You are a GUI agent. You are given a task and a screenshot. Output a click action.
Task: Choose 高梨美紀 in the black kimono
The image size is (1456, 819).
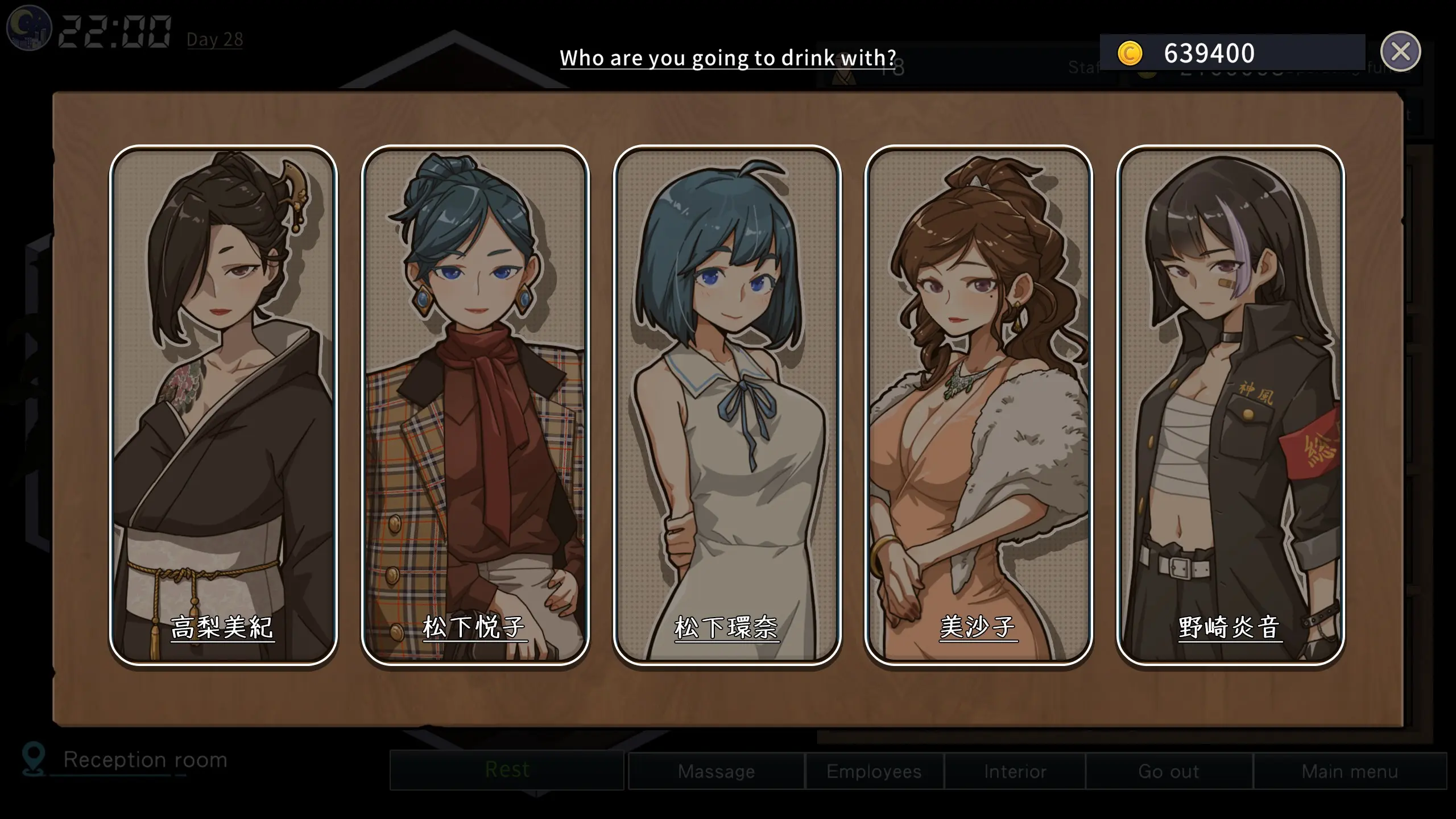[x=223, y=405]
